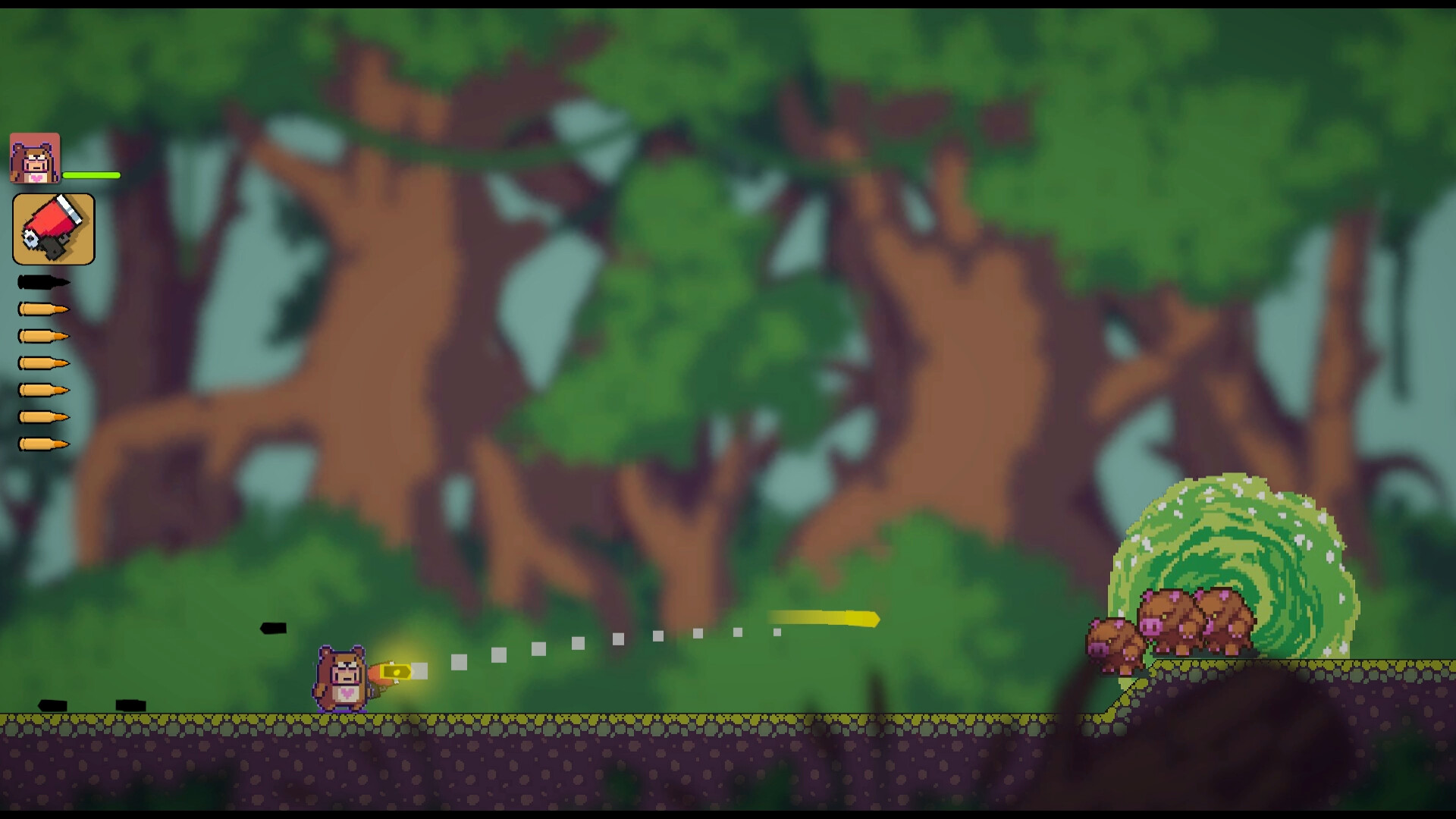Click the second orange ammo bullet icon
The height and width of the screenshot is (819, 1456).
(42, 336)
